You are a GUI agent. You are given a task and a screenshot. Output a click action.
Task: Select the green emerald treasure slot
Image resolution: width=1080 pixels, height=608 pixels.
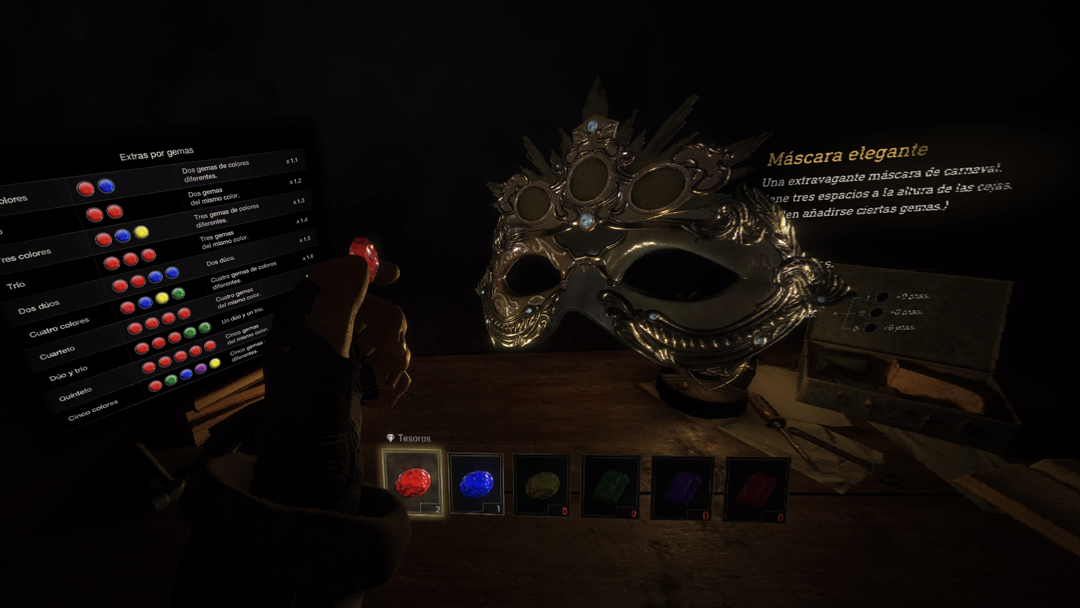pos(610,487)
